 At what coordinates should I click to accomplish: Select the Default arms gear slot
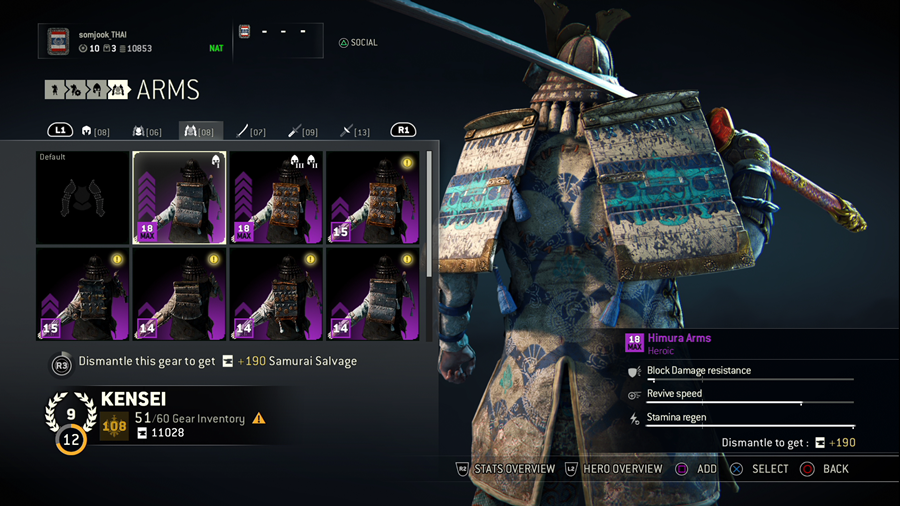[x=82, y=197]
